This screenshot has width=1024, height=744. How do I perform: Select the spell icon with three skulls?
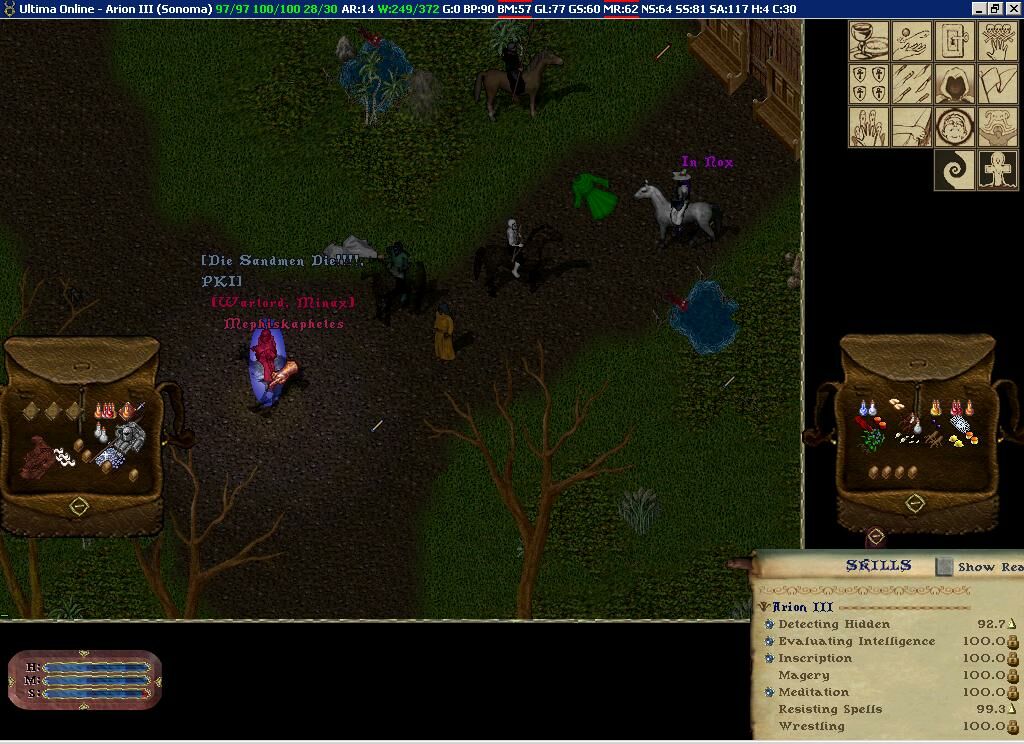pyautogui.click(x=996, y=40)
